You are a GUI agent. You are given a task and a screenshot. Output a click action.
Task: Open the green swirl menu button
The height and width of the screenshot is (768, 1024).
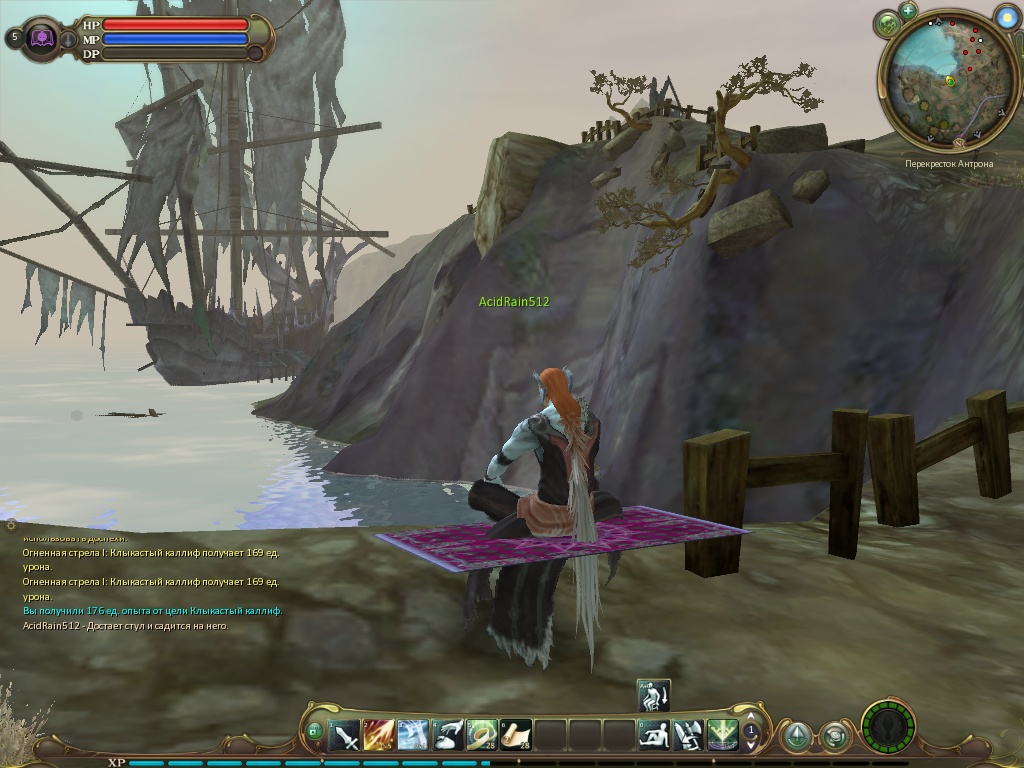(x=834, y=737)
